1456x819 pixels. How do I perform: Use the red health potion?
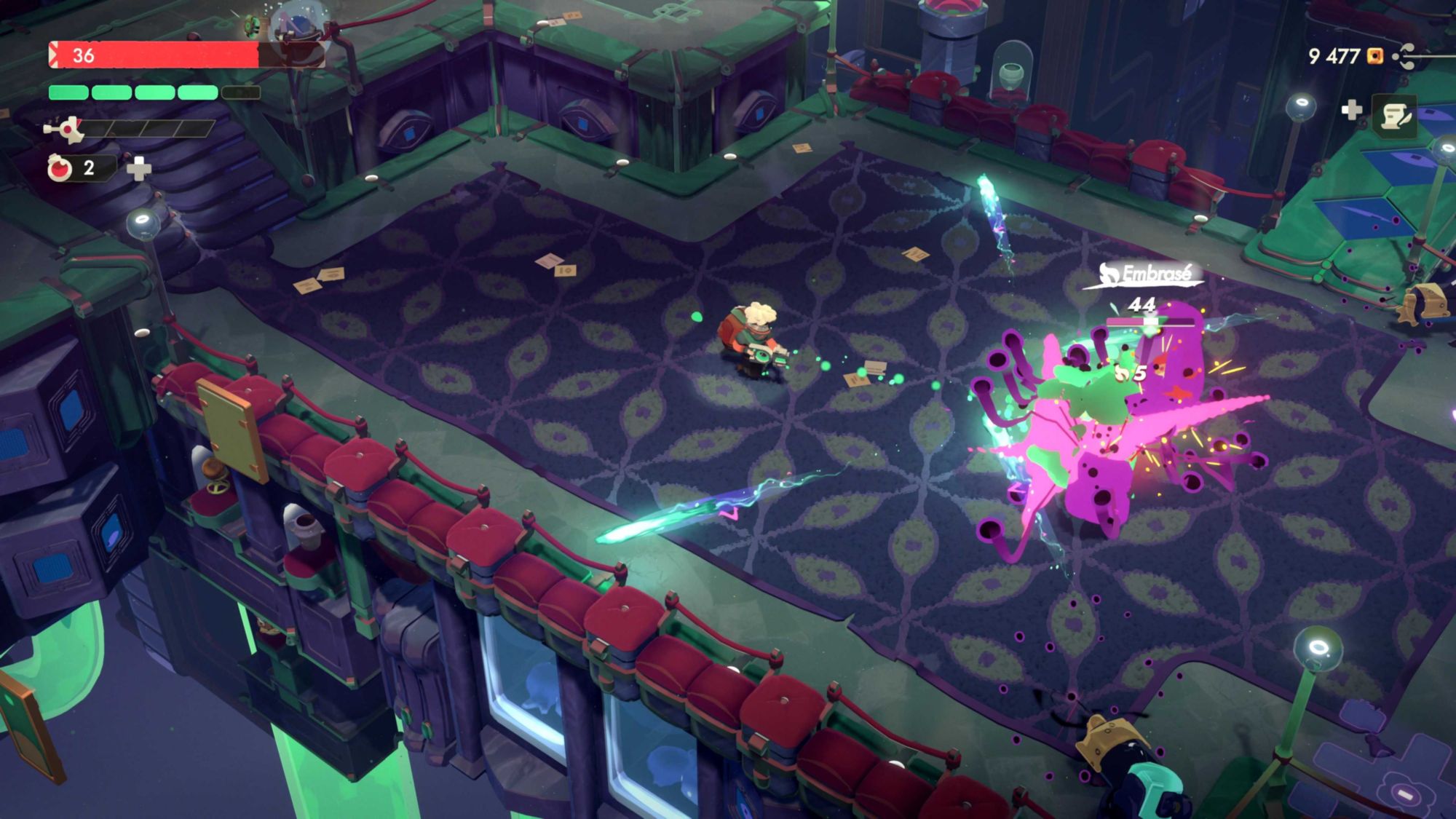pos(60,168)
